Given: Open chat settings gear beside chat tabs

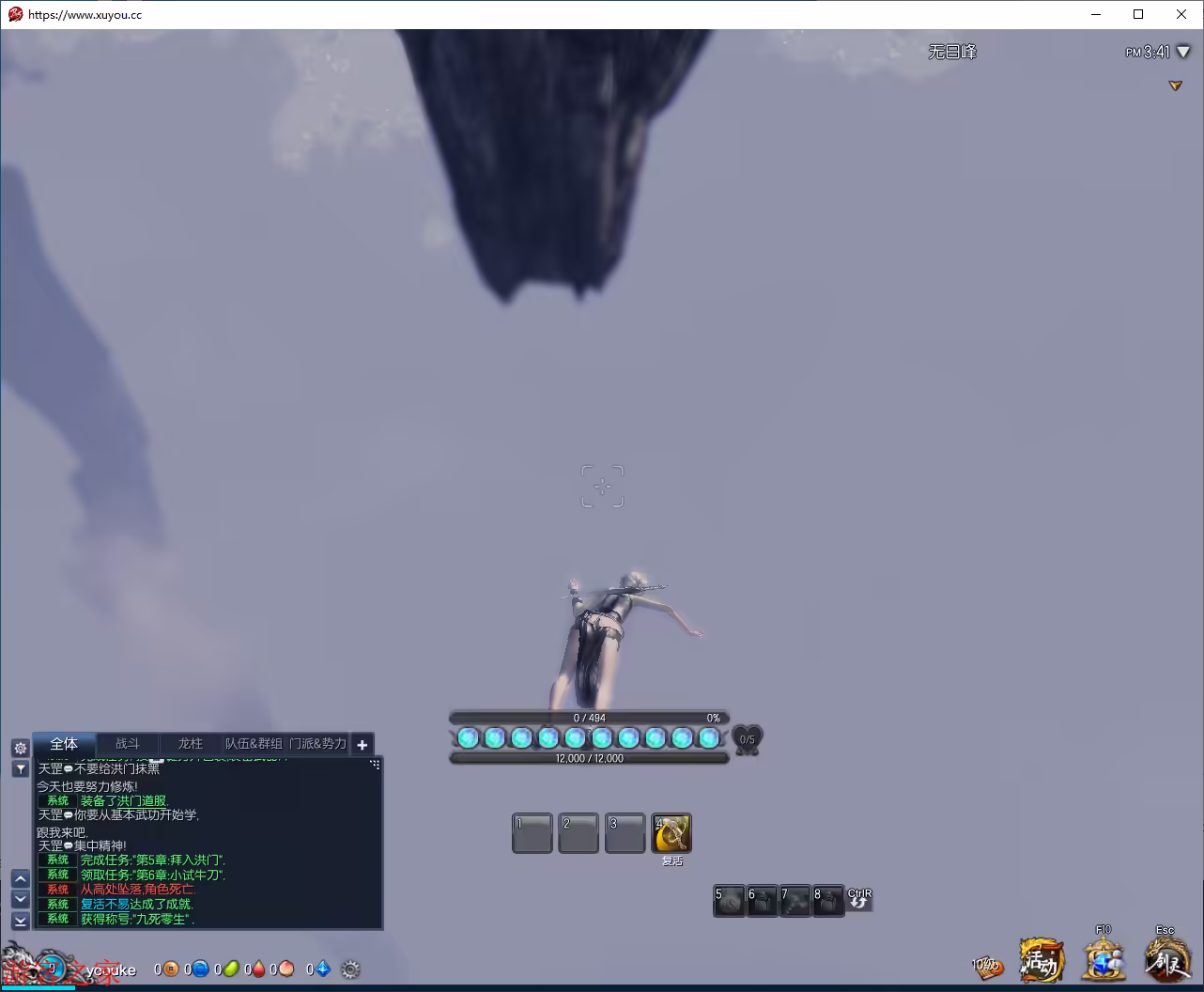Looking at the screenshot, I should tap(20, 749).
